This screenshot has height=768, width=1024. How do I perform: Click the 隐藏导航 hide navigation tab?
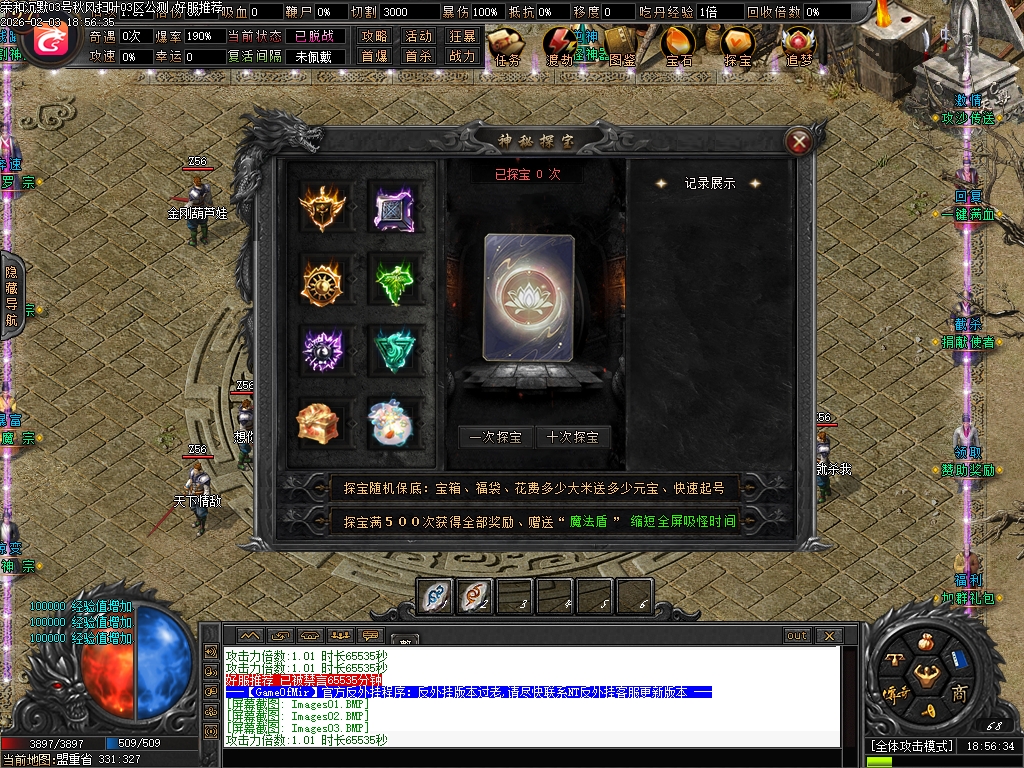point(12,295)
